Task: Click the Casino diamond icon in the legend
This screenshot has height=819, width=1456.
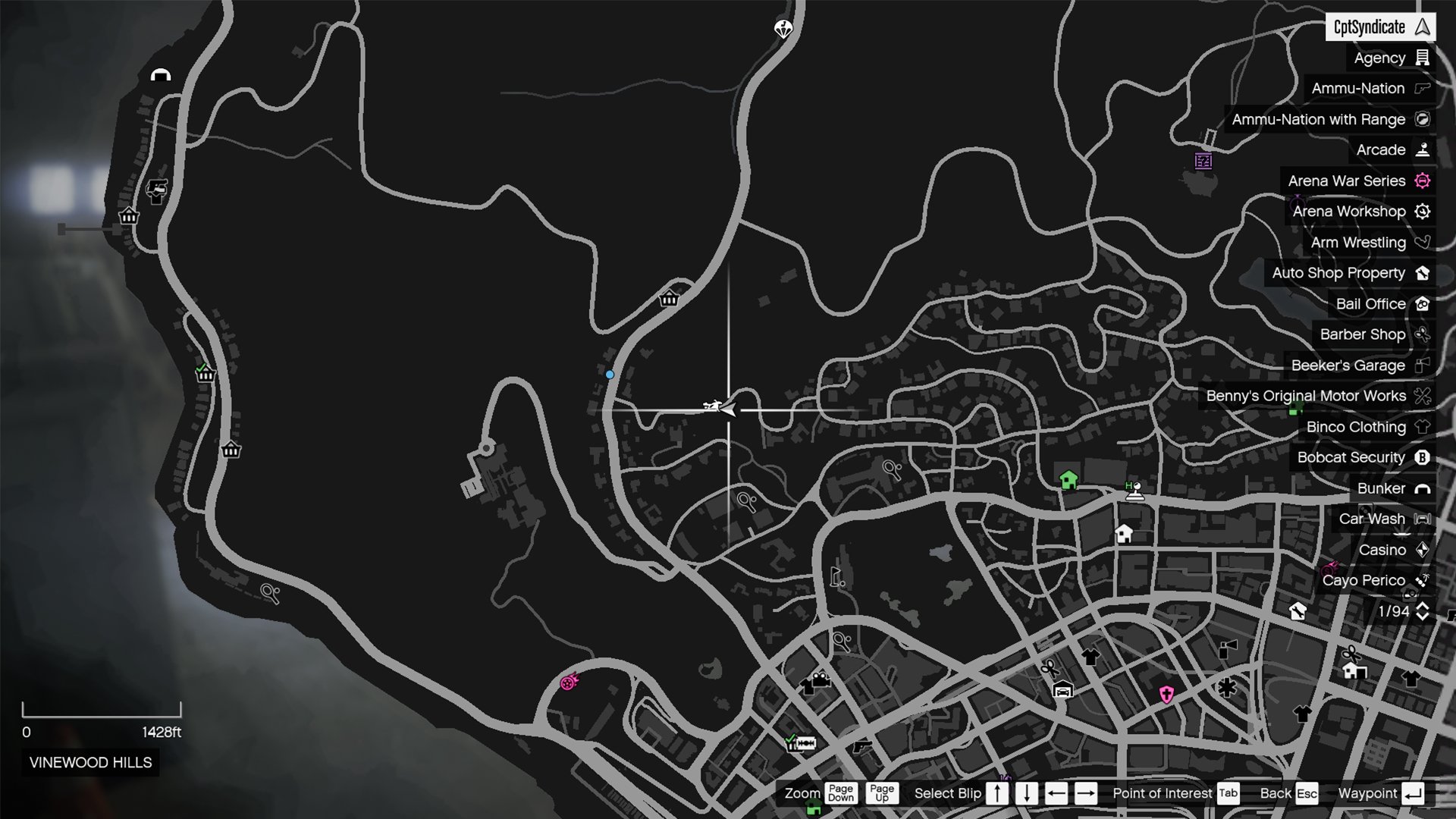Action: coord(1424,550)
